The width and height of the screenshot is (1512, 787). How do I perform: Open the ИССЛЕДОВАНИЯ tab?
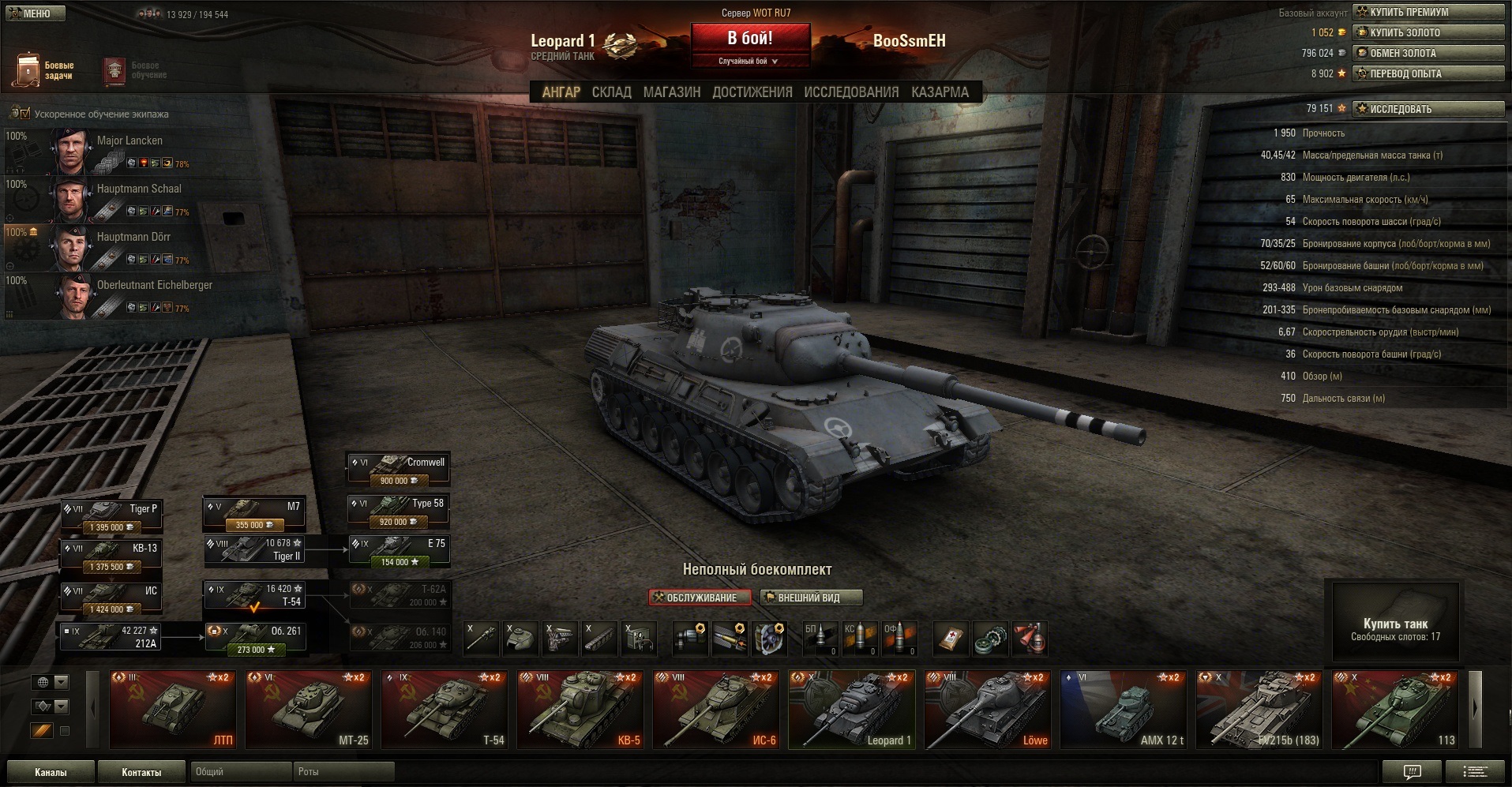pyautogui.click(x=851, y=92)
